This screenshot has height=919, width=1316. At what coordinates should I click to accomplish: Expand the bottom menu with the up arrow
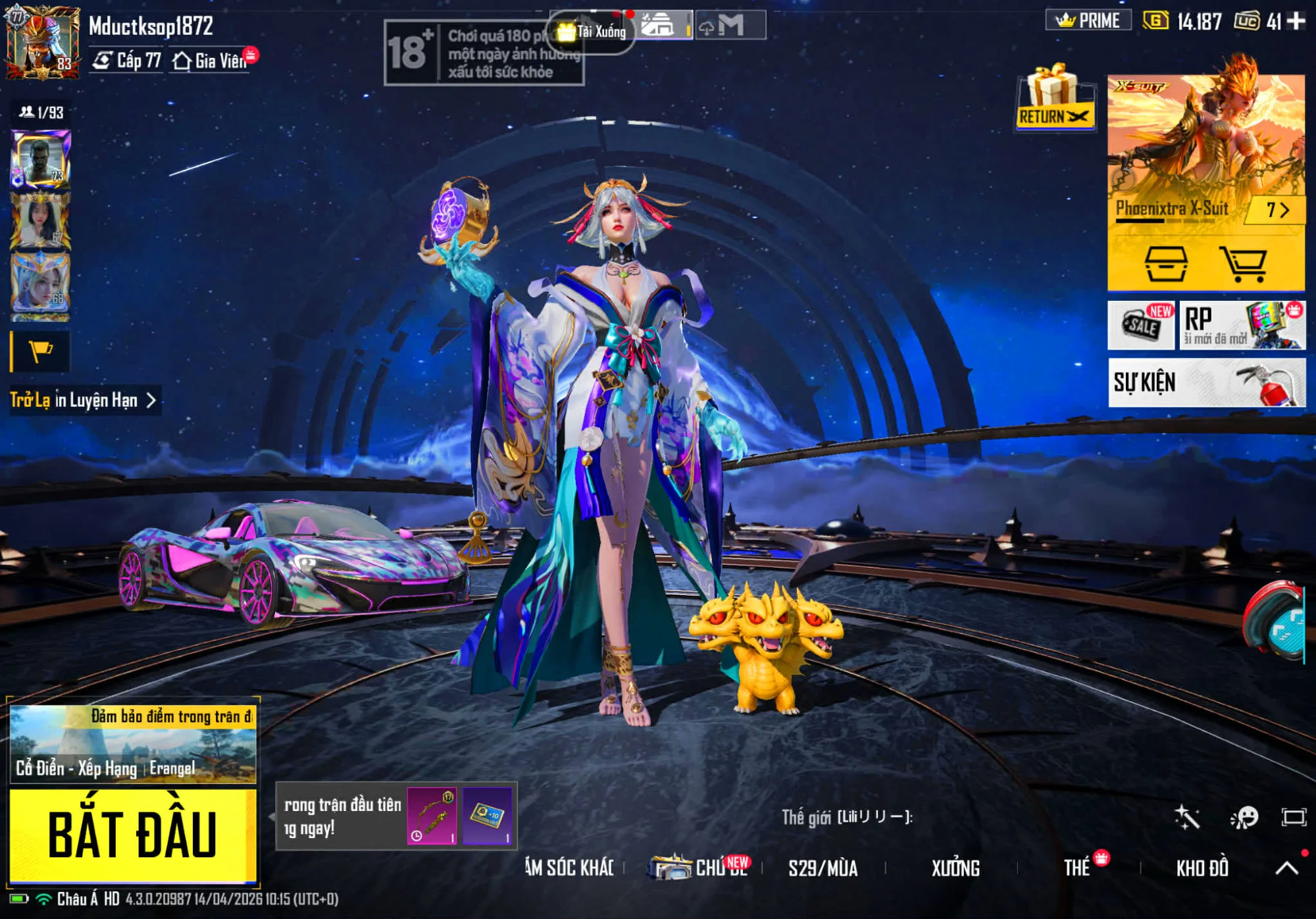tap(1286, 868)
